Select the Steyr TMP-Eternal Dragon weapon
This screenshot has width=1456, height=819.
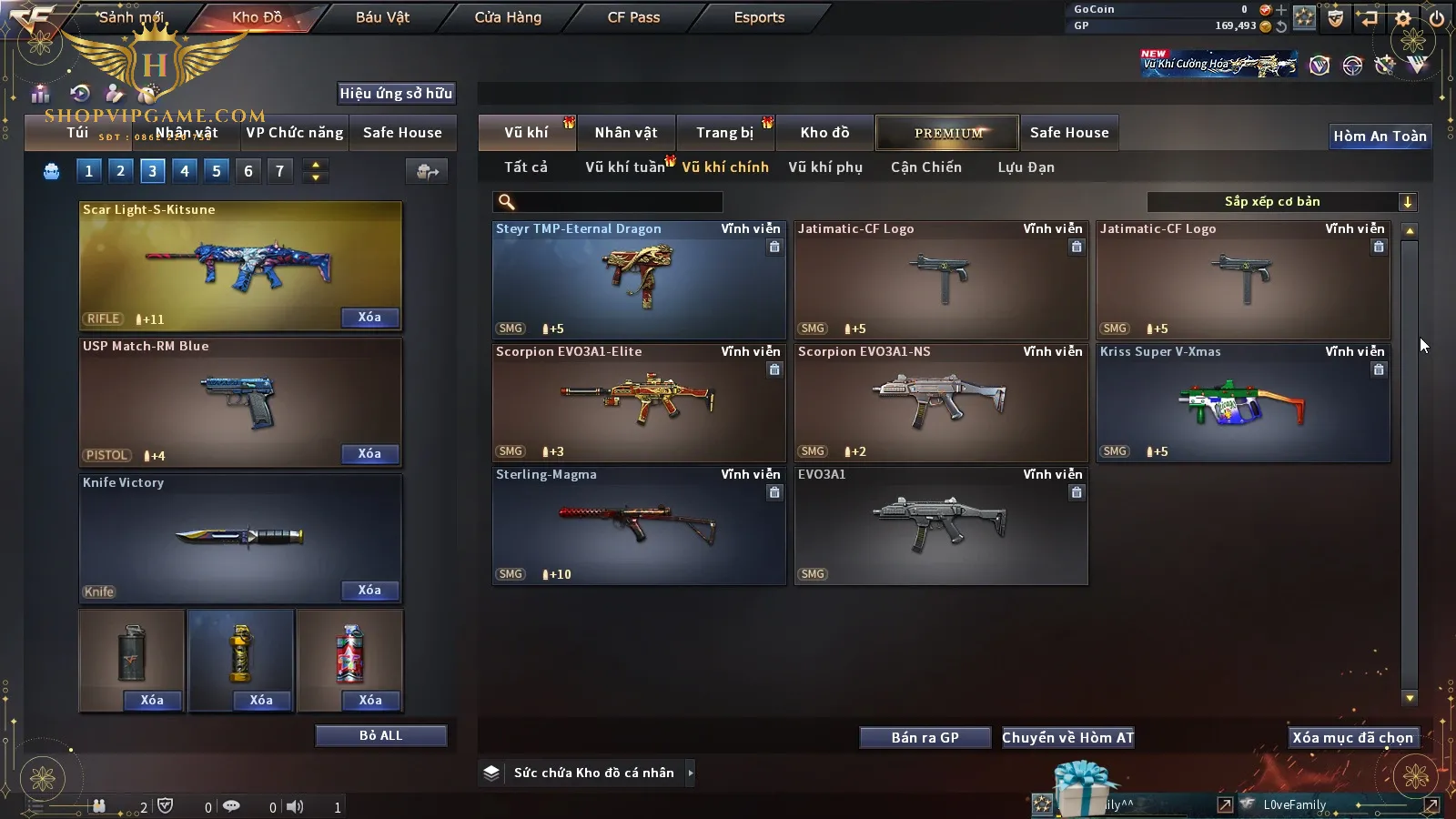tap(639, 280)
